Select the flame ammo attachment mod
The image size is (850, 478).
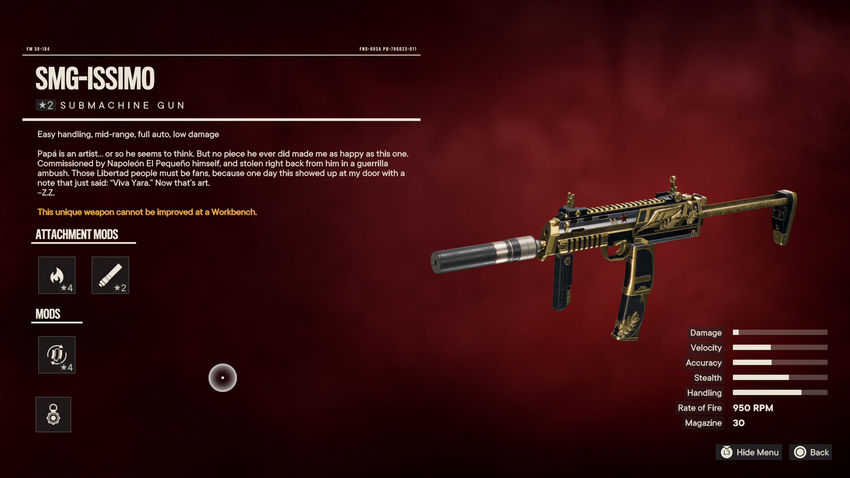[56, 275]
